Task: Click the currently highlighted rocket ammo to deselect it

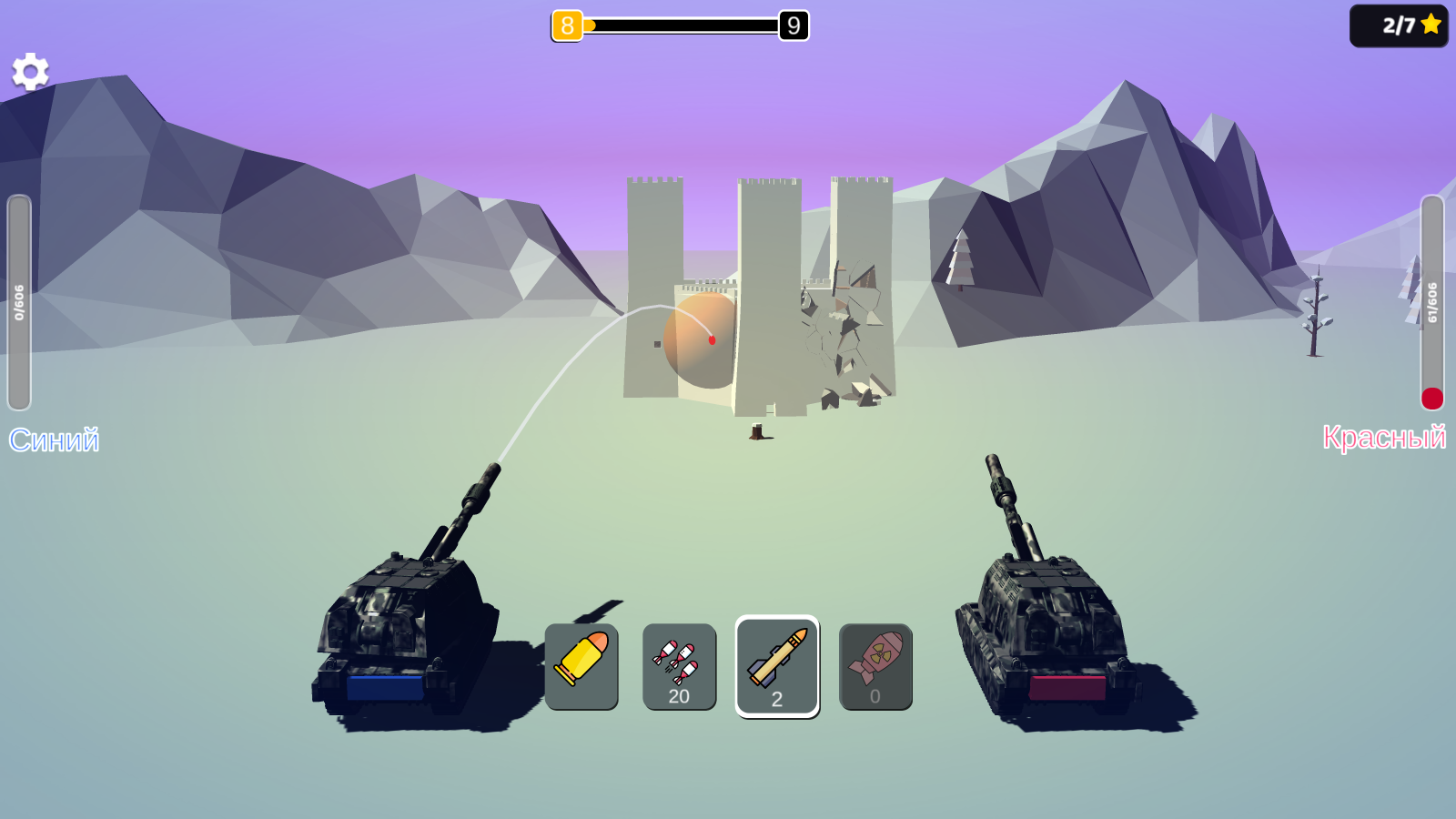Action: pos(777,665)
